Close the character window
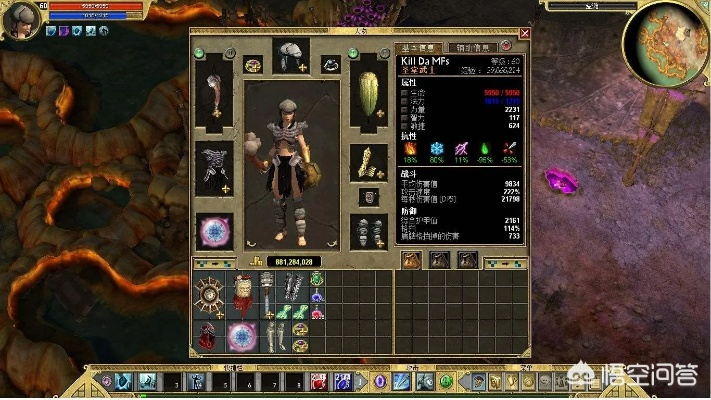The image size is (711, 400). 524,33
